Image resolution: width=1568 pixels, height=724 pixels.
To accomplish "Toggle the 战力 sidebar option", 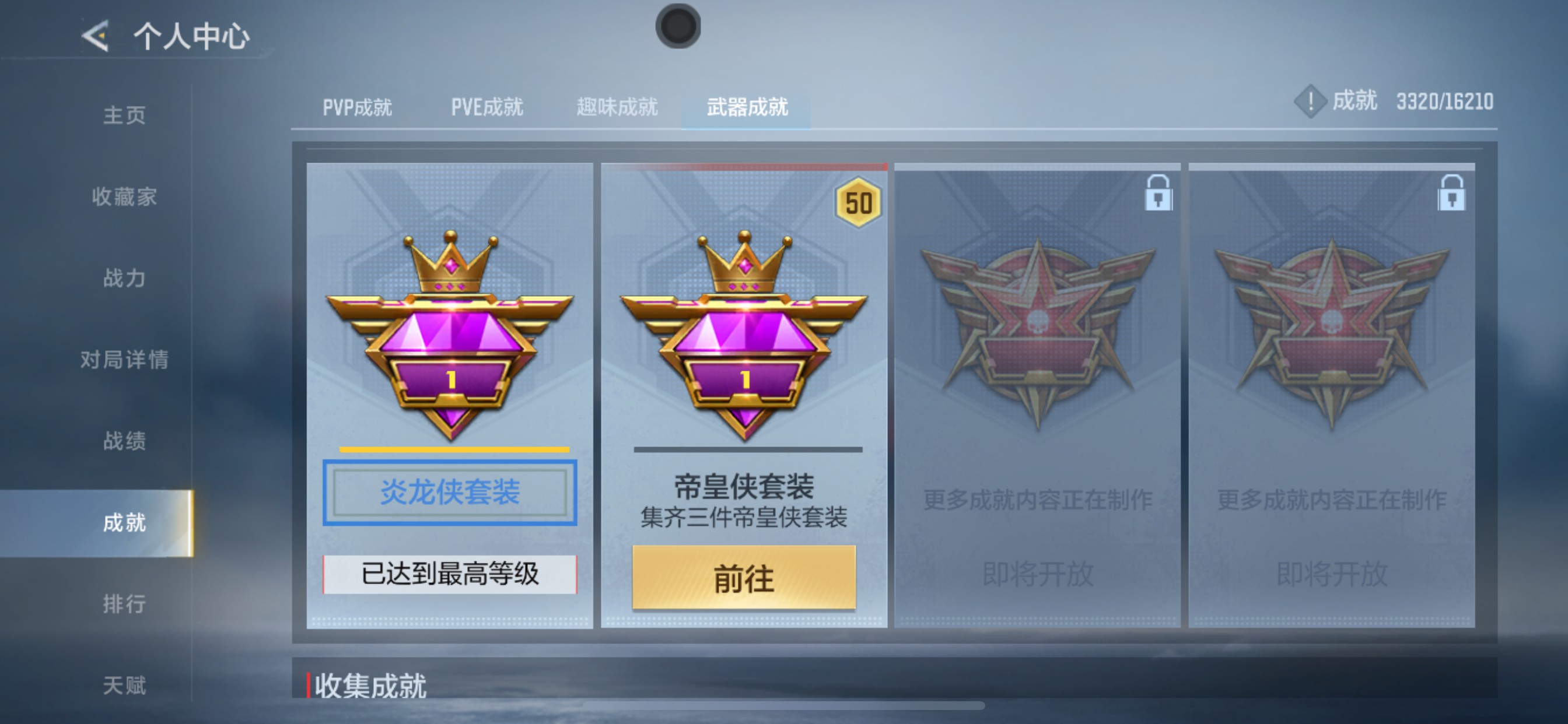I will tap(126, 279).
